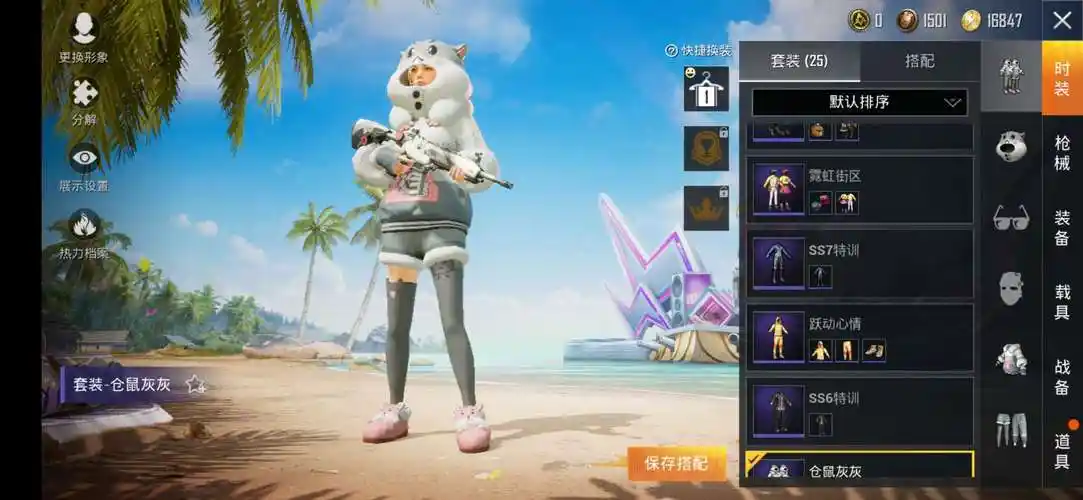The width and height of the screenshot is (1083, 500).
Task: Open 展示设置 display settings
Action: 84,165
